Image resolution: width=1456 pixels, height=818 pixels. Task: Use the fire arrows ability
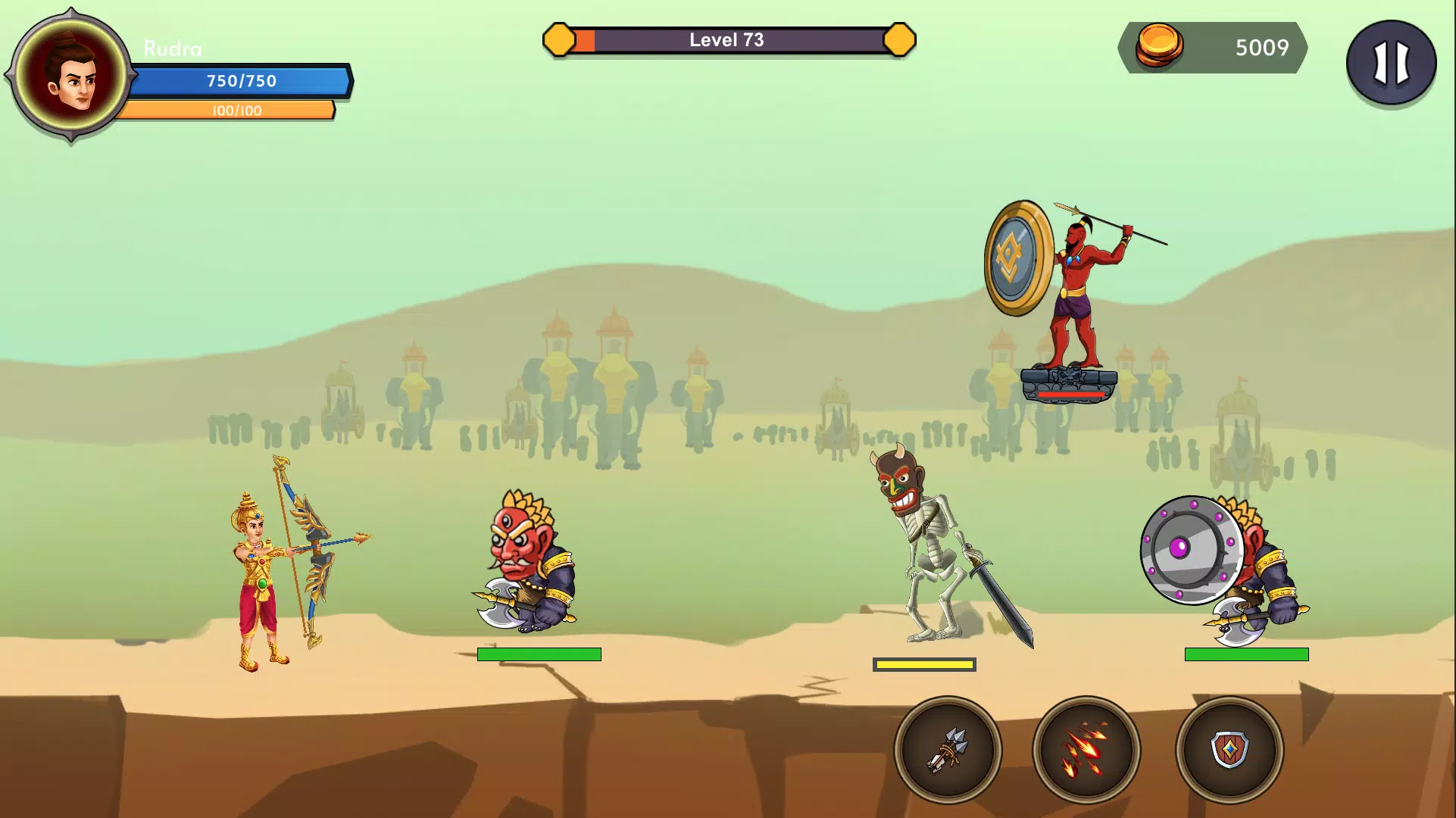point(1086,750)
